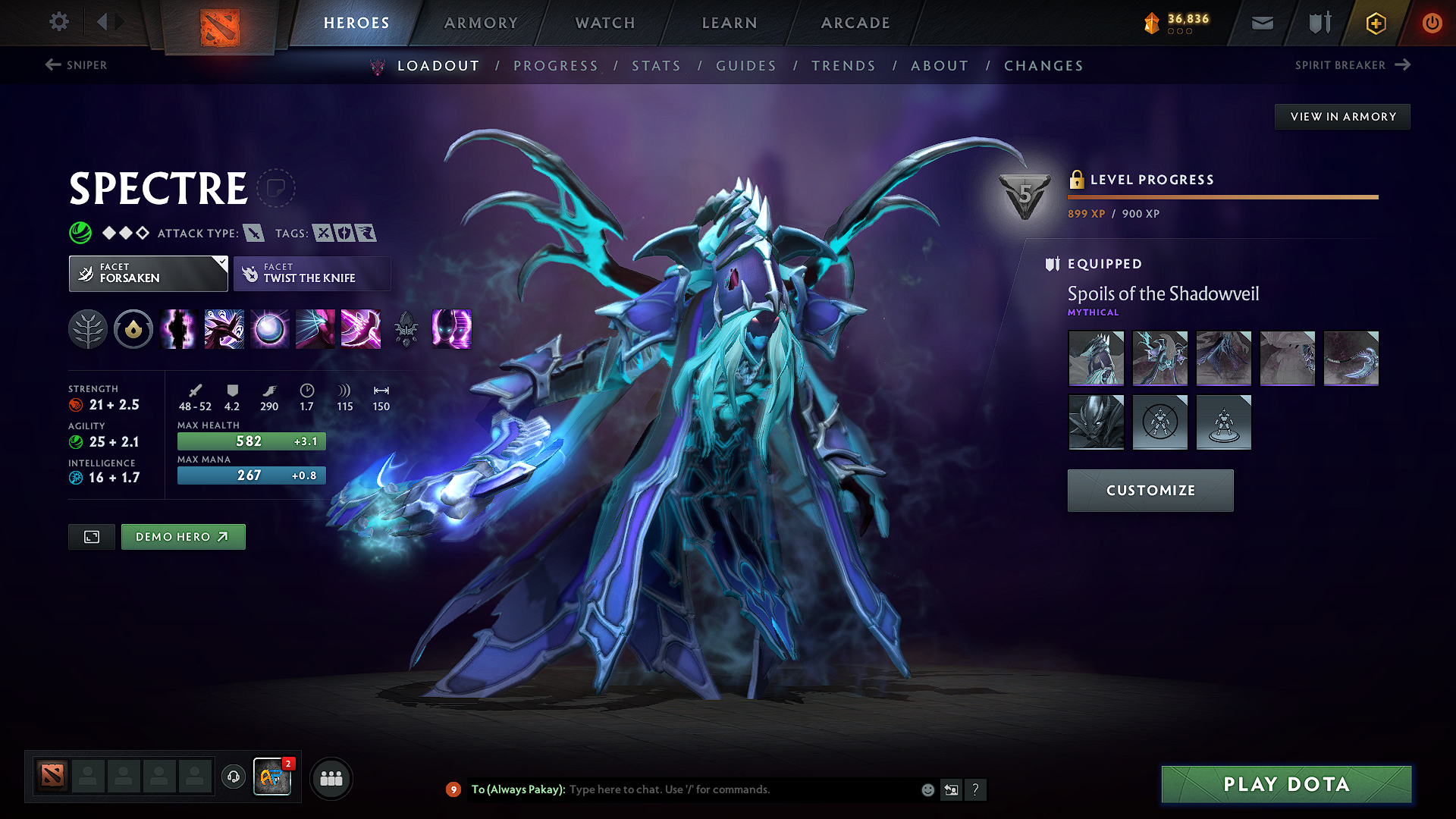Go to previous hero Sniper
This screenshot has height=819, width=1456.
pyautogui.click(x=76, y=65)
